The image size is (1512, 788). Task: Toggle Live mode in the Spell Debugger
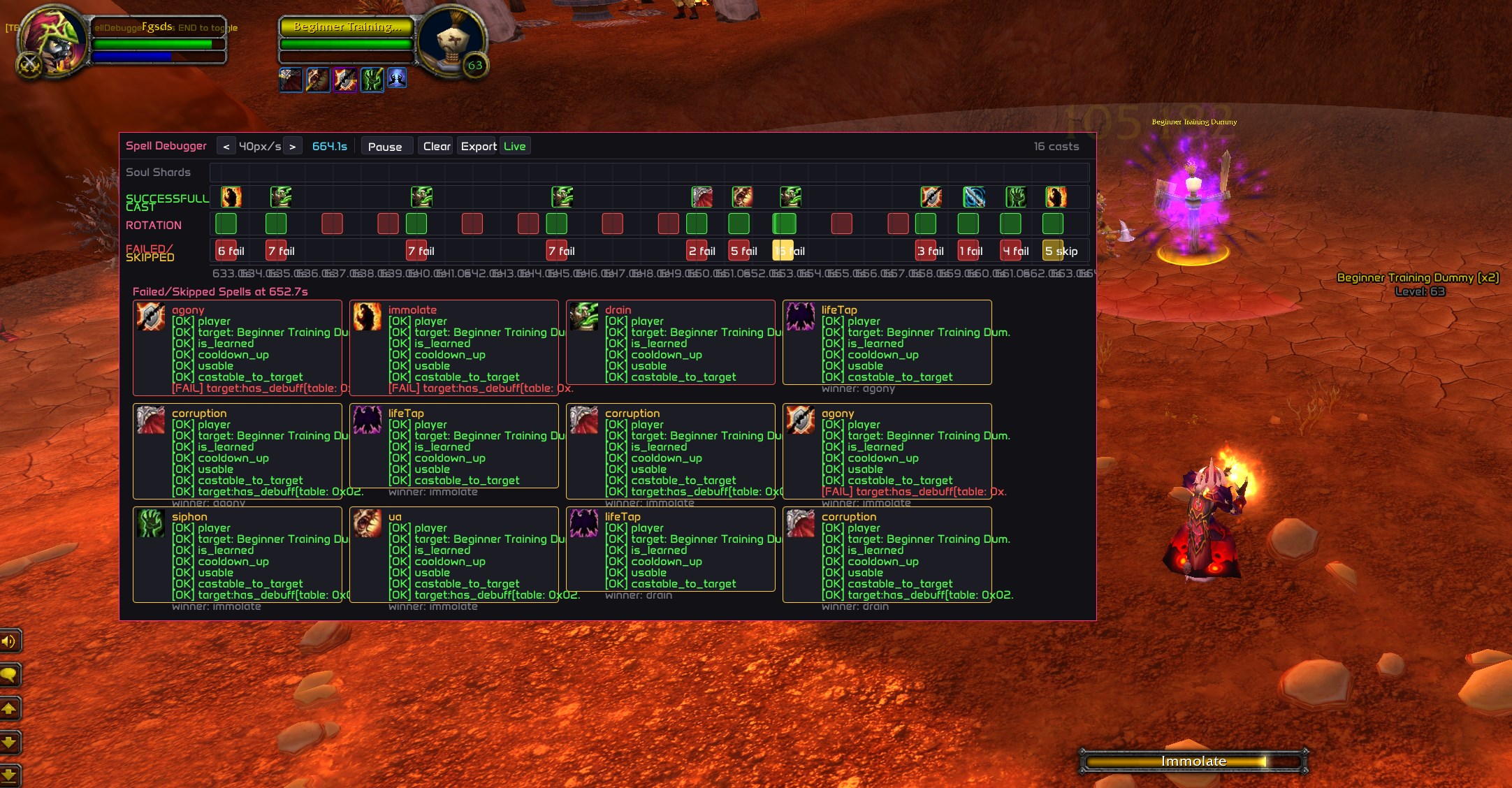tap(515, 146)
